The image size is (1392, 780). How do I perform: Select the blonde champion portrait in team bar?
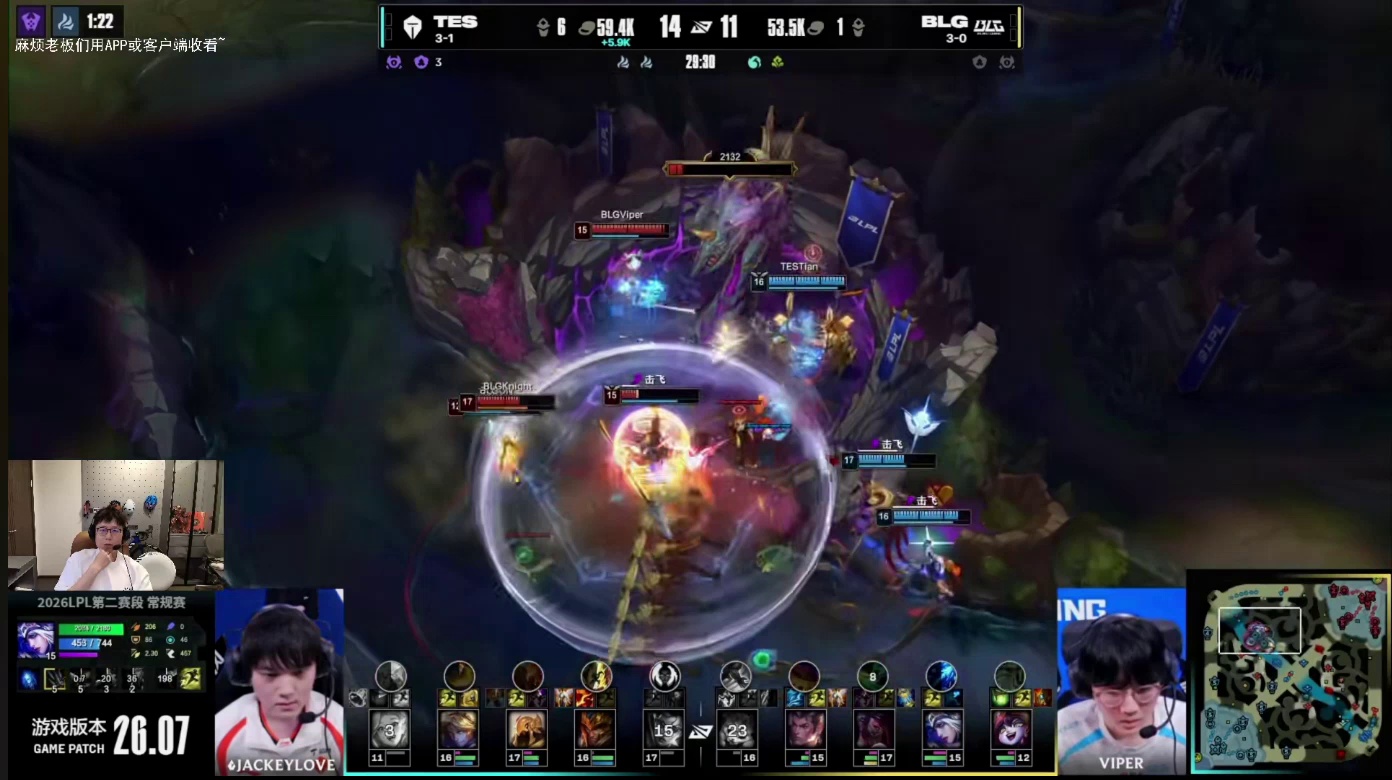point(458,729)
